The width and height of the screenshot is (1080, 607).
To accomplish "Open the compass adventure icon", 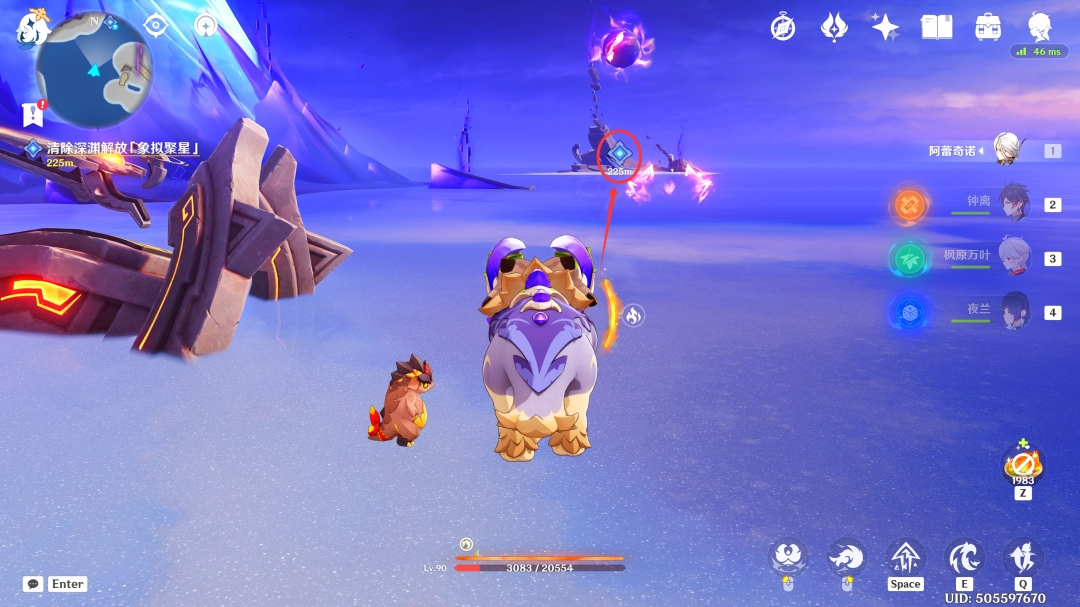I will click(x=783, y=27).
